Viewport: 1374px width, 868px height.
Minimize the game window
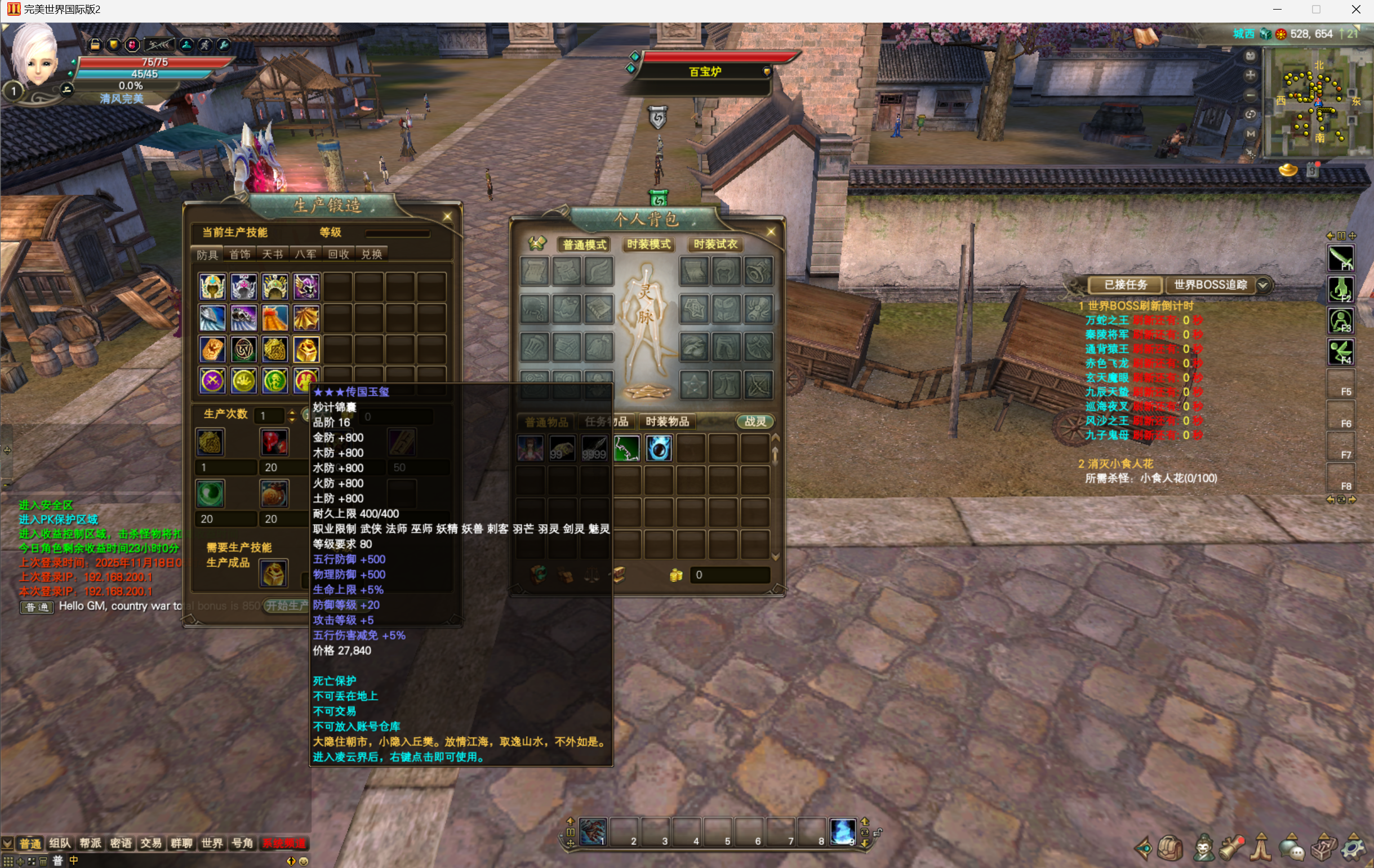click(x=1277, y=9)
